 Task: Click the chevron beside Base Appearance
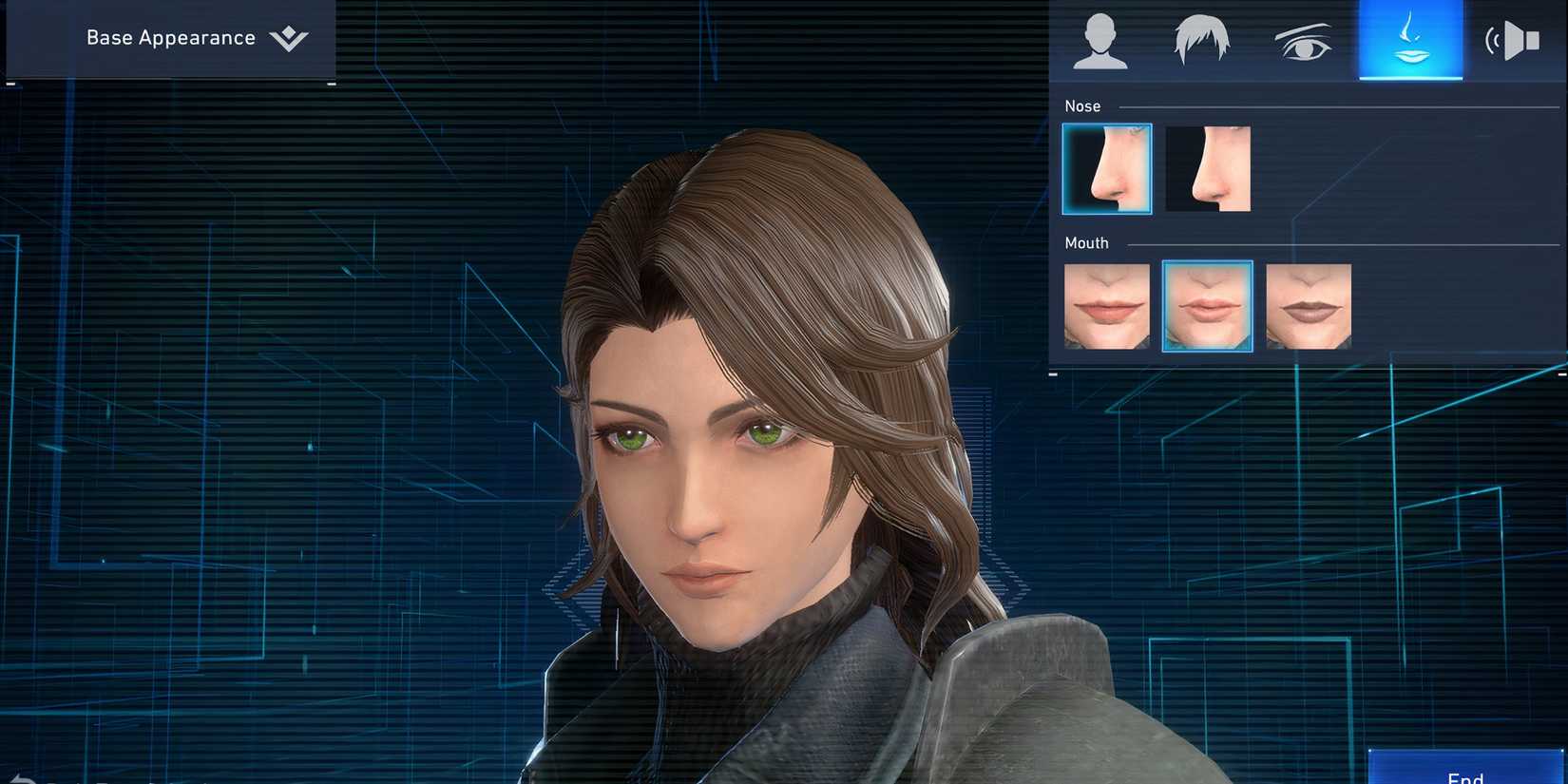pyautogui.click(x=290, y=39)
